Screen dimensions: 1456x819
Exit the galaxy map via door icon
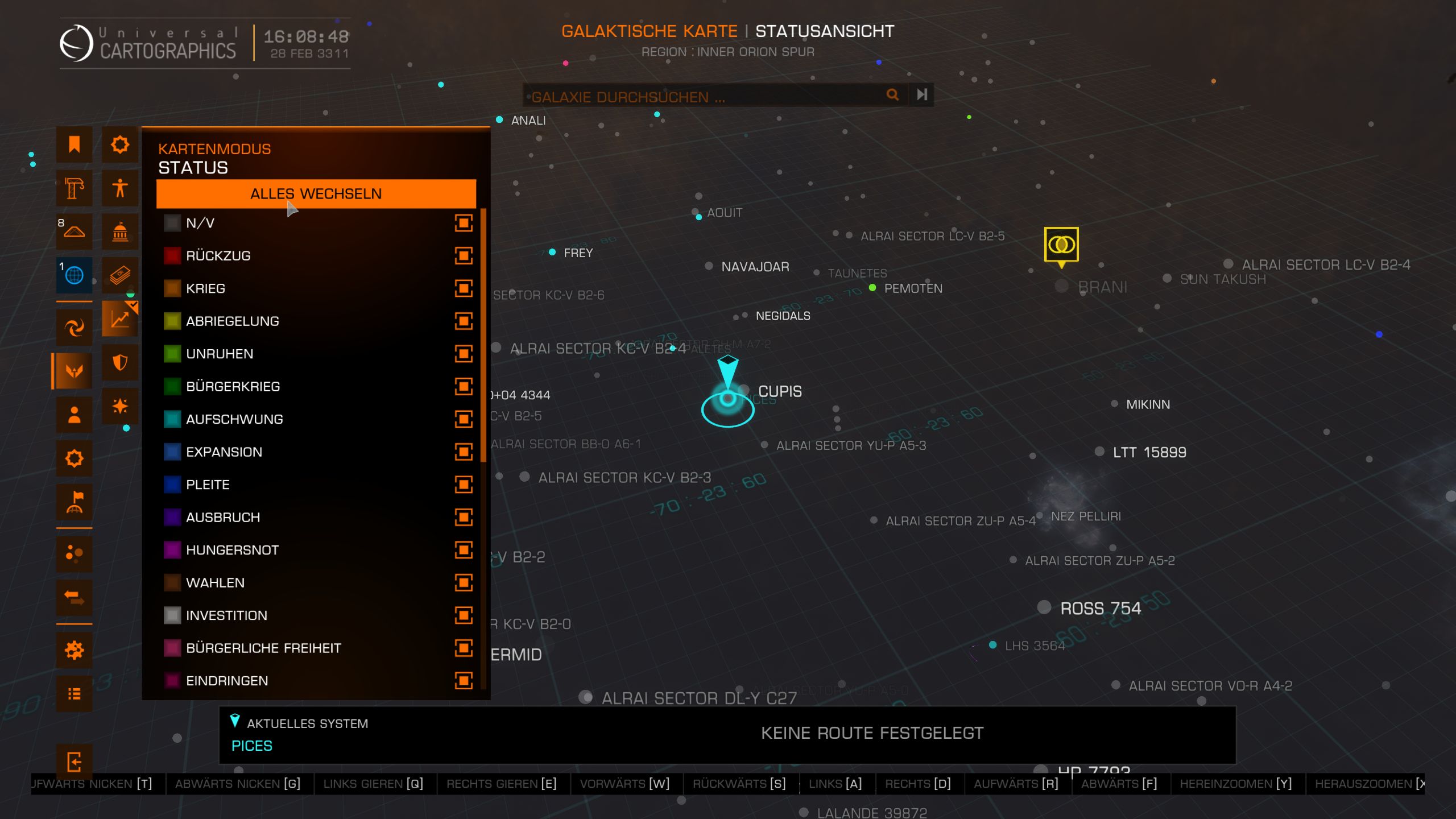74,762
